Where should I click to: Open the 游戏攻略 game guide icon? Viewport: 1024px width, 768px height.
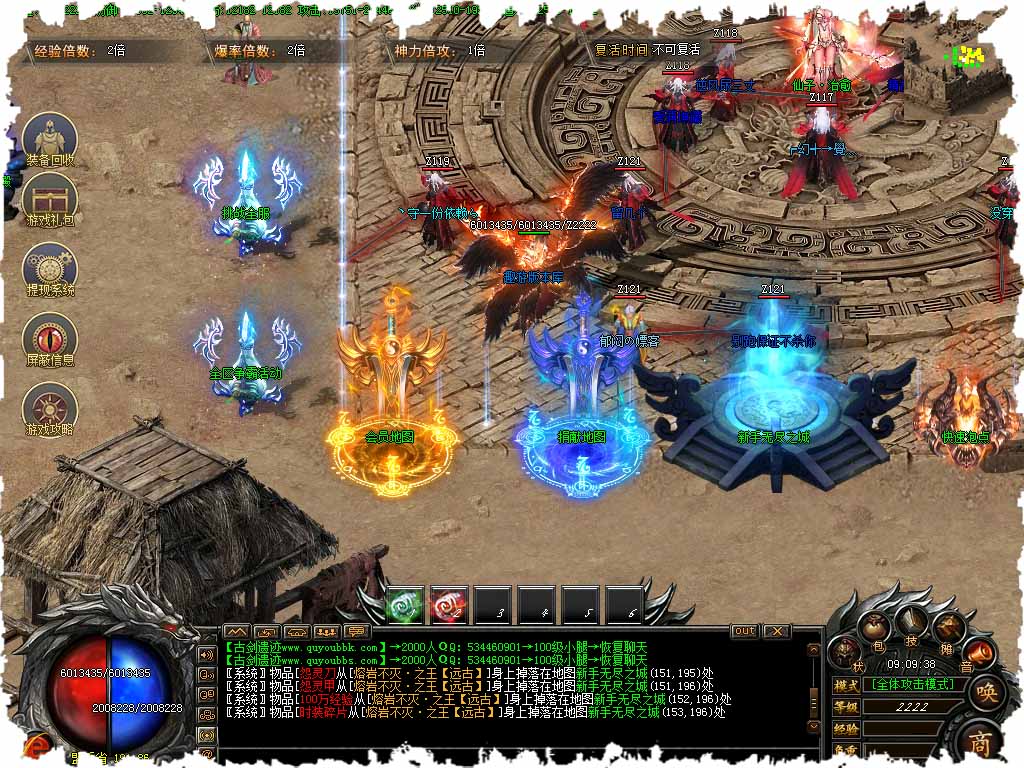click(x=49, y=408)
